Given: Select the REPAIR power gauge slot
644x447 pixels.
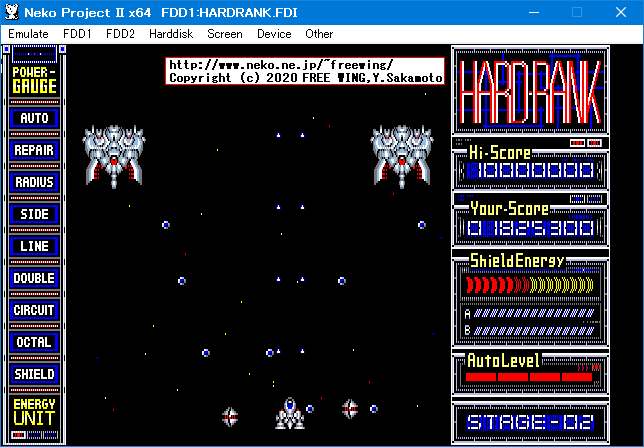Looking at the screenshot, I should [34, 151].
